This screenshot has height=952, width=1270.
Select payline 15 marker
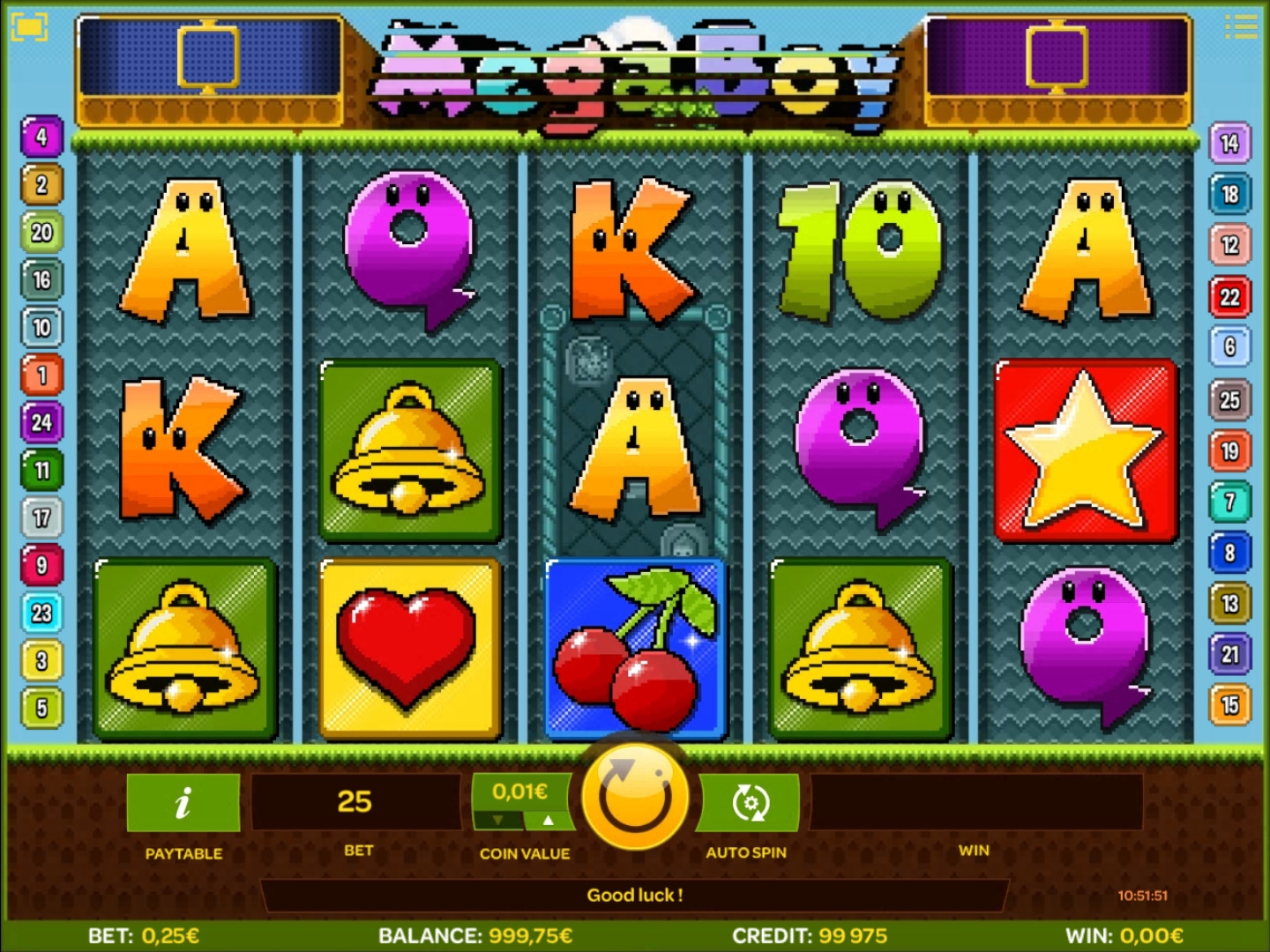1229,705
